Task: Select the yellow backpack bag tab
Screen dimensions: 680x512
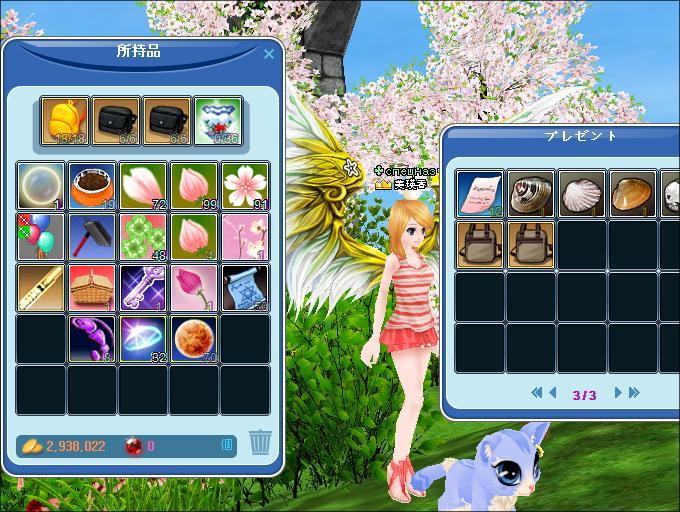Action: pos(65,120)
